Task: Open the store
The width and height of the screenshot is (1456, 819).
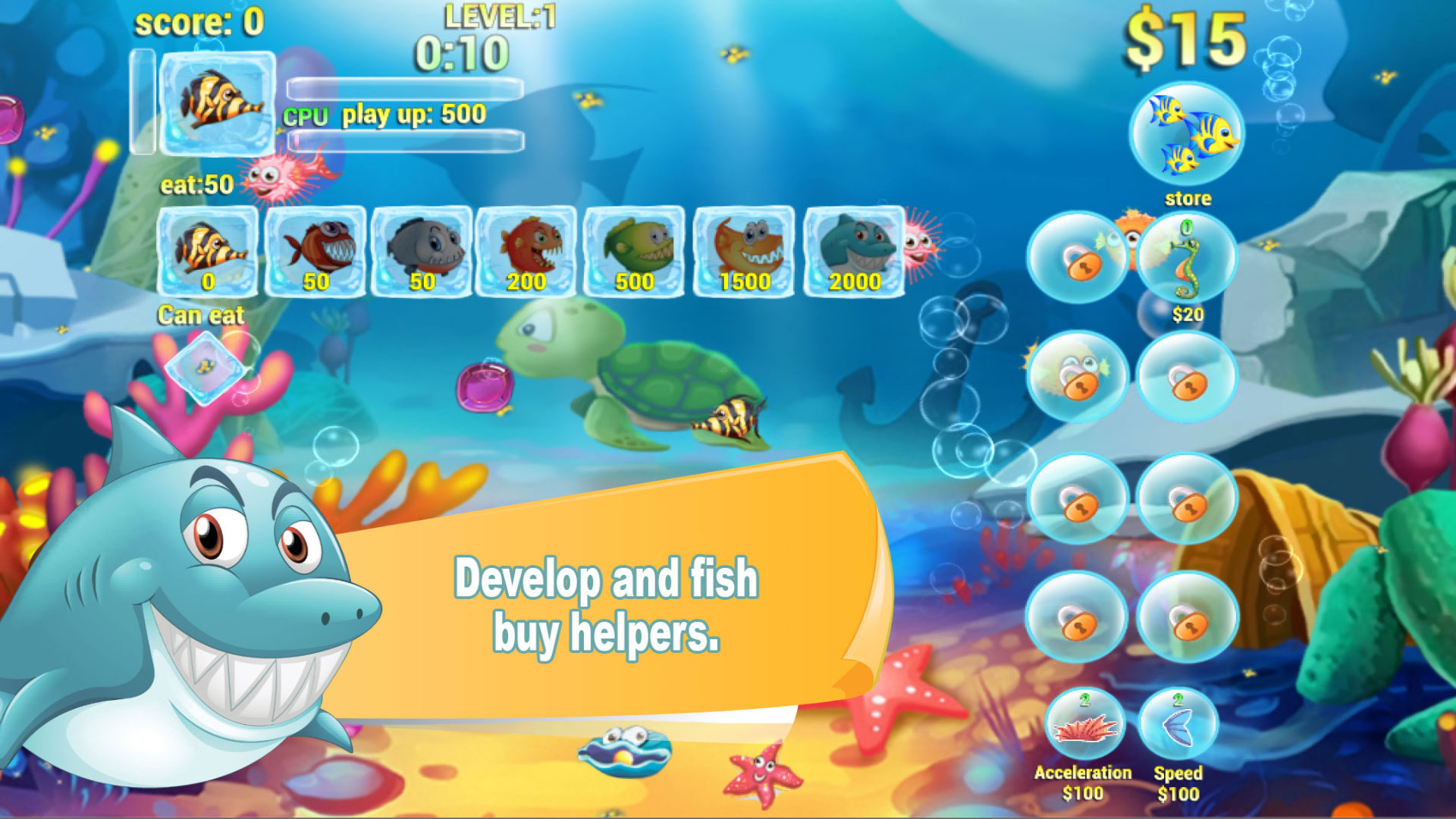Action: pos(1188,133)
